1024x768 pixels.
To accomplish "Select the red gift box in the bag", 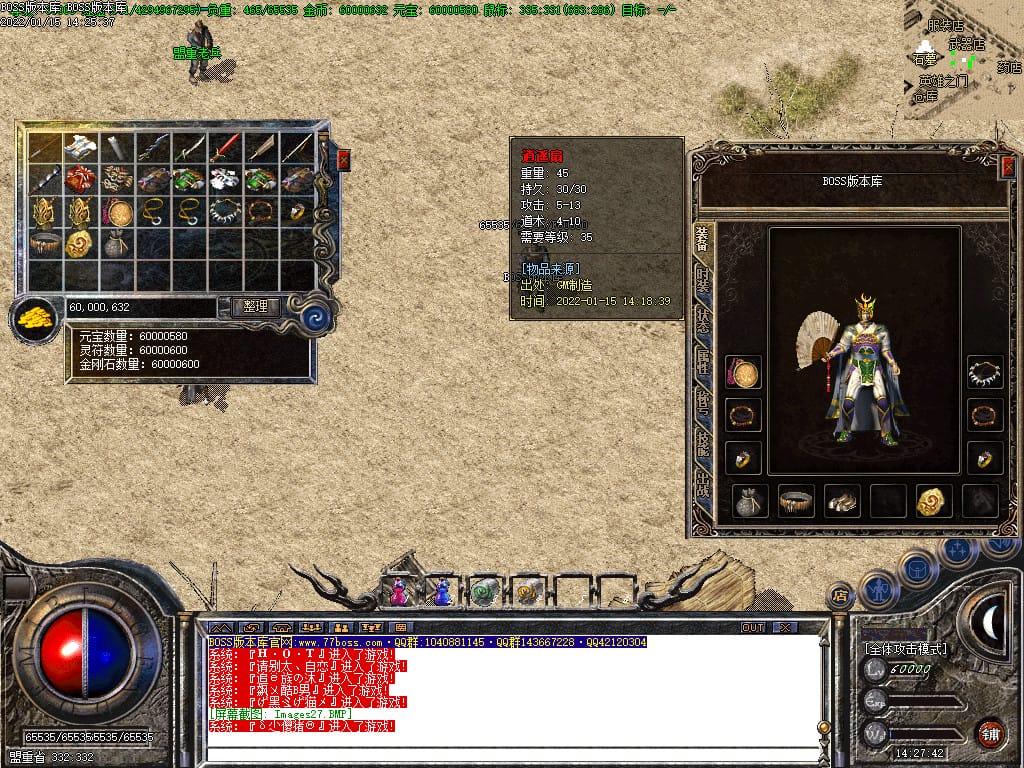I will [79, 180].
